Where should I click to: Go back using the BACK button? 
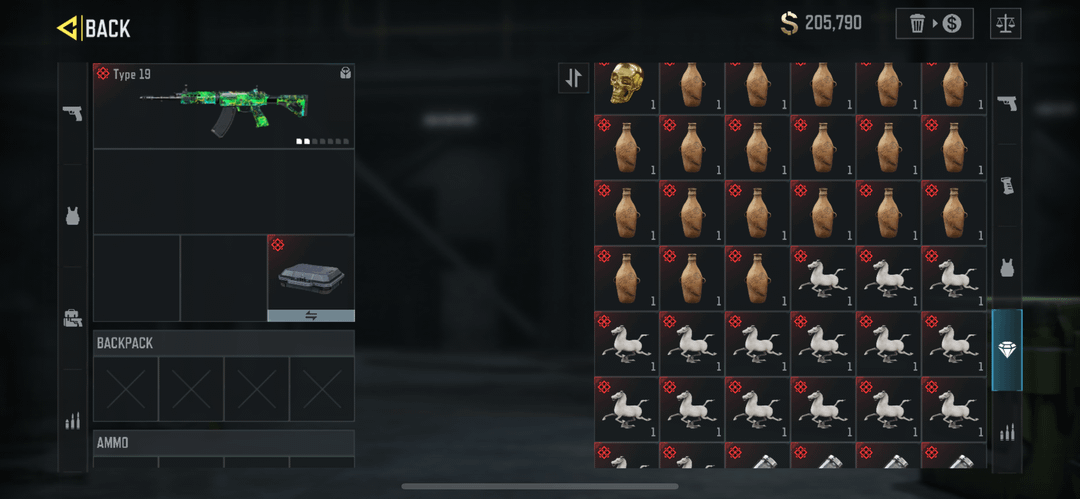[94, 28]
